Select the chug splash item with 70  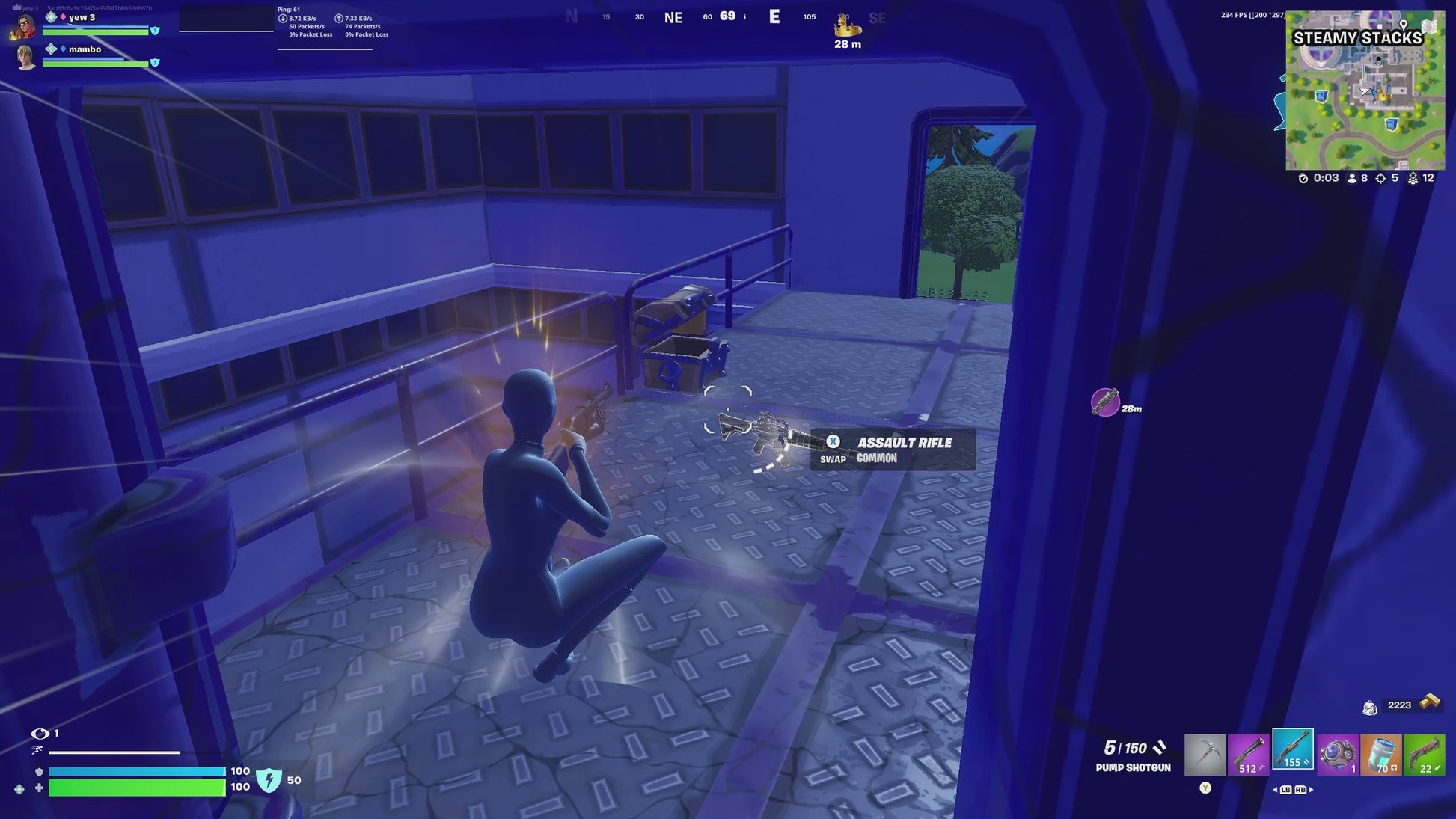(x=1381, y=754)
